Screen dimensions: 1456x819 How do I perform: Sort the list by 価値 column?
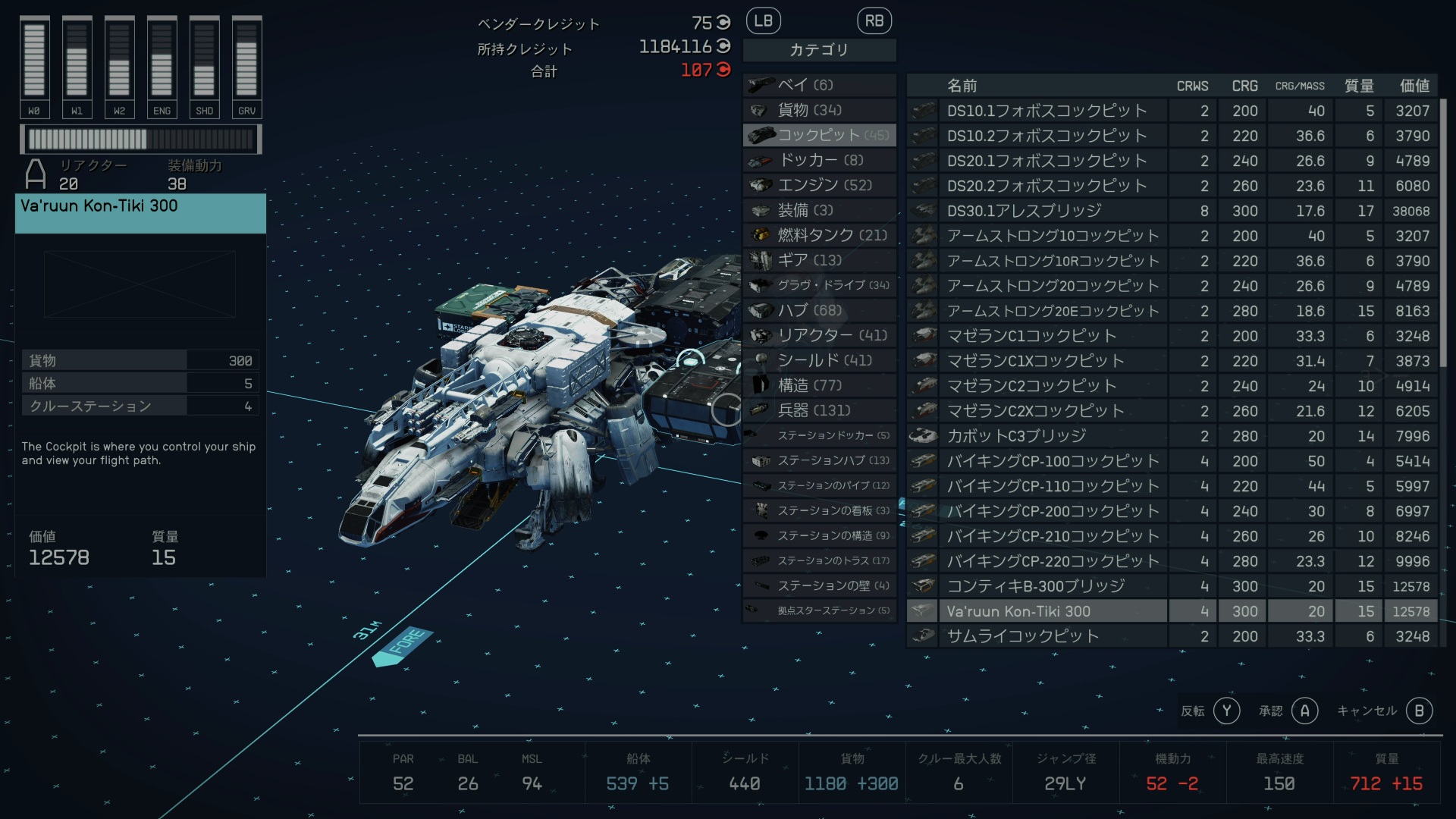tap(1414, 86)
